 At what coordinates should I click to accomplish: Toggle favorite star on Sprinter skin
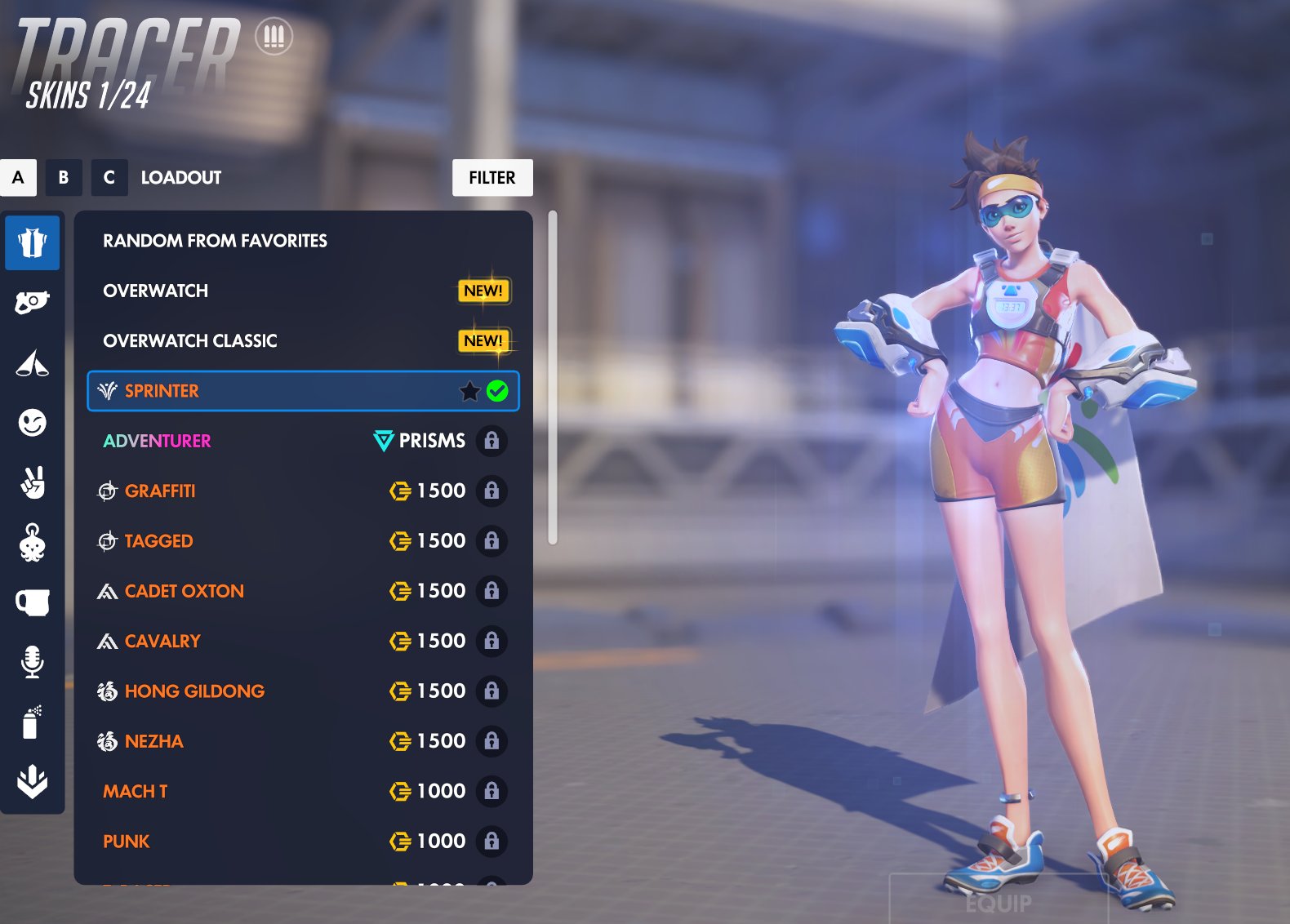469,392
